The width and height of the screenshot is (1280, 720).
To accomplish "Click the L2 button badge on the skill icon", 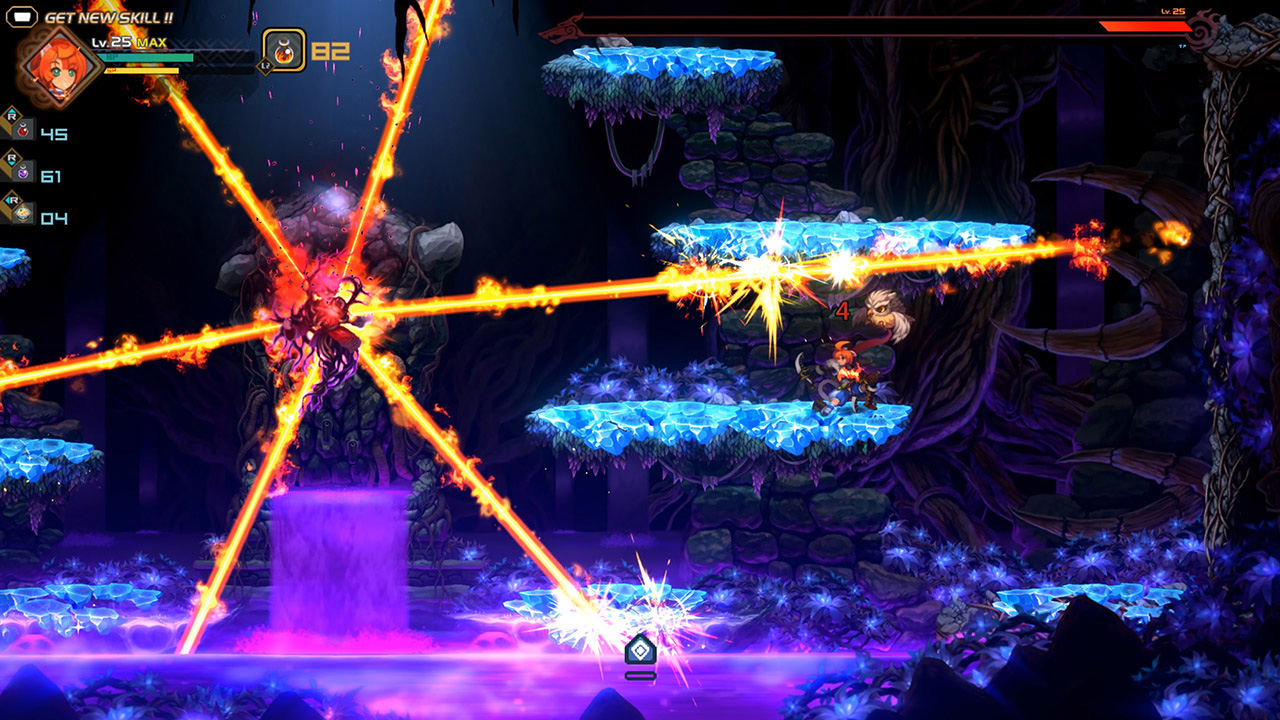I will (266, 65).
